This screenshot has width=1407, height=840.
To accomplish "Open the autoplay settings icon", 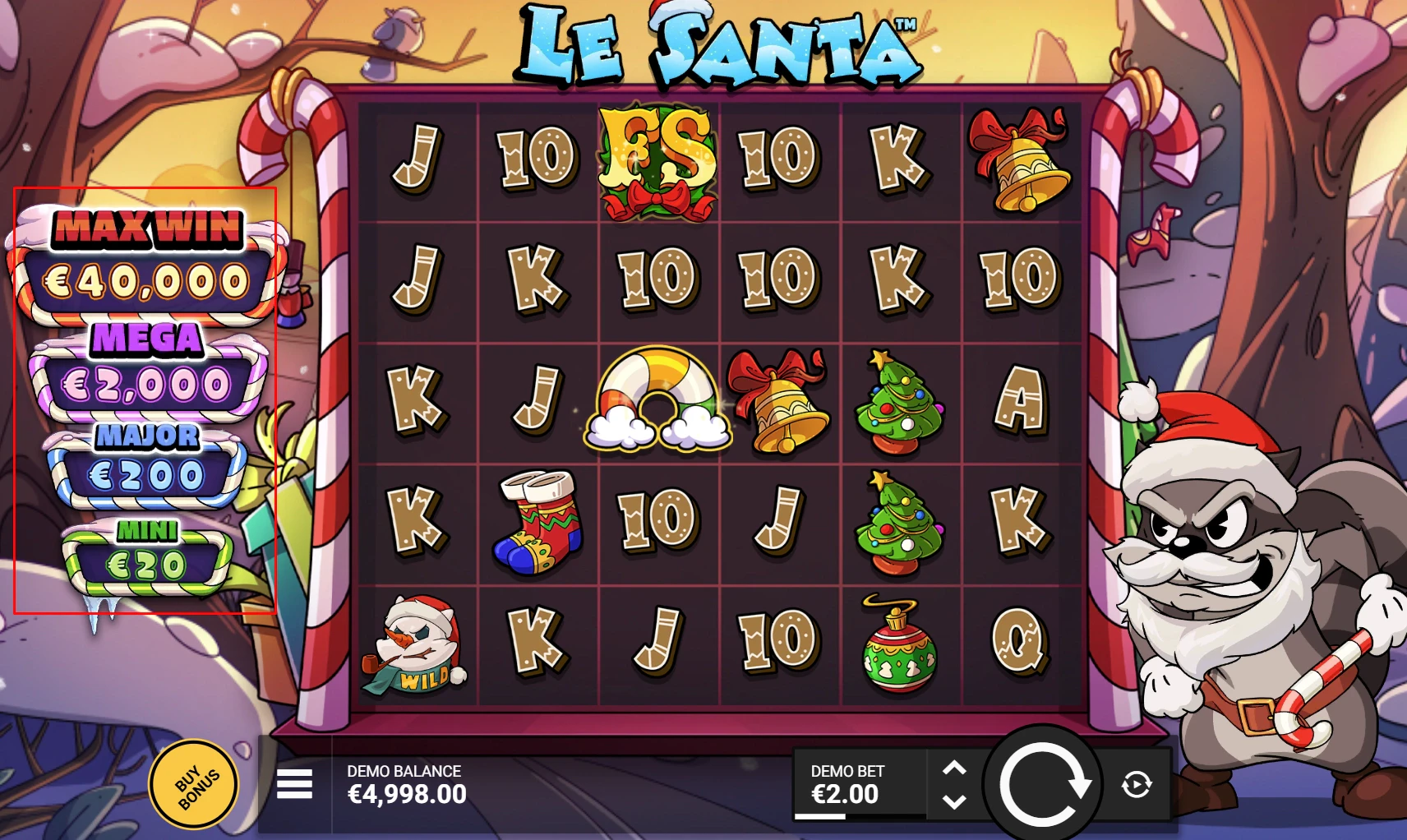I will point(1137,782).
